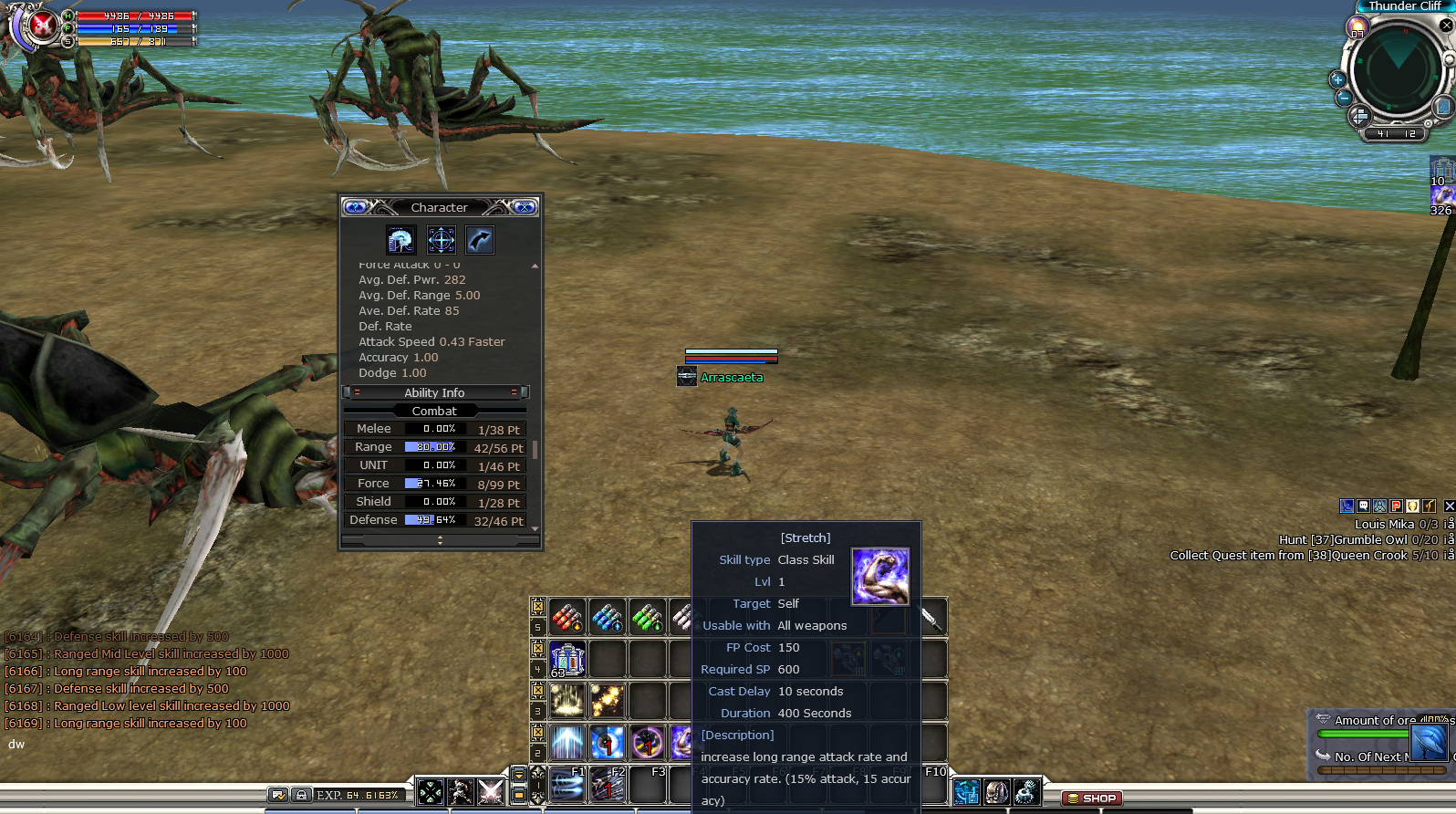
Task: Use the green potion bundle slot
Action: [x=648, y=618]
